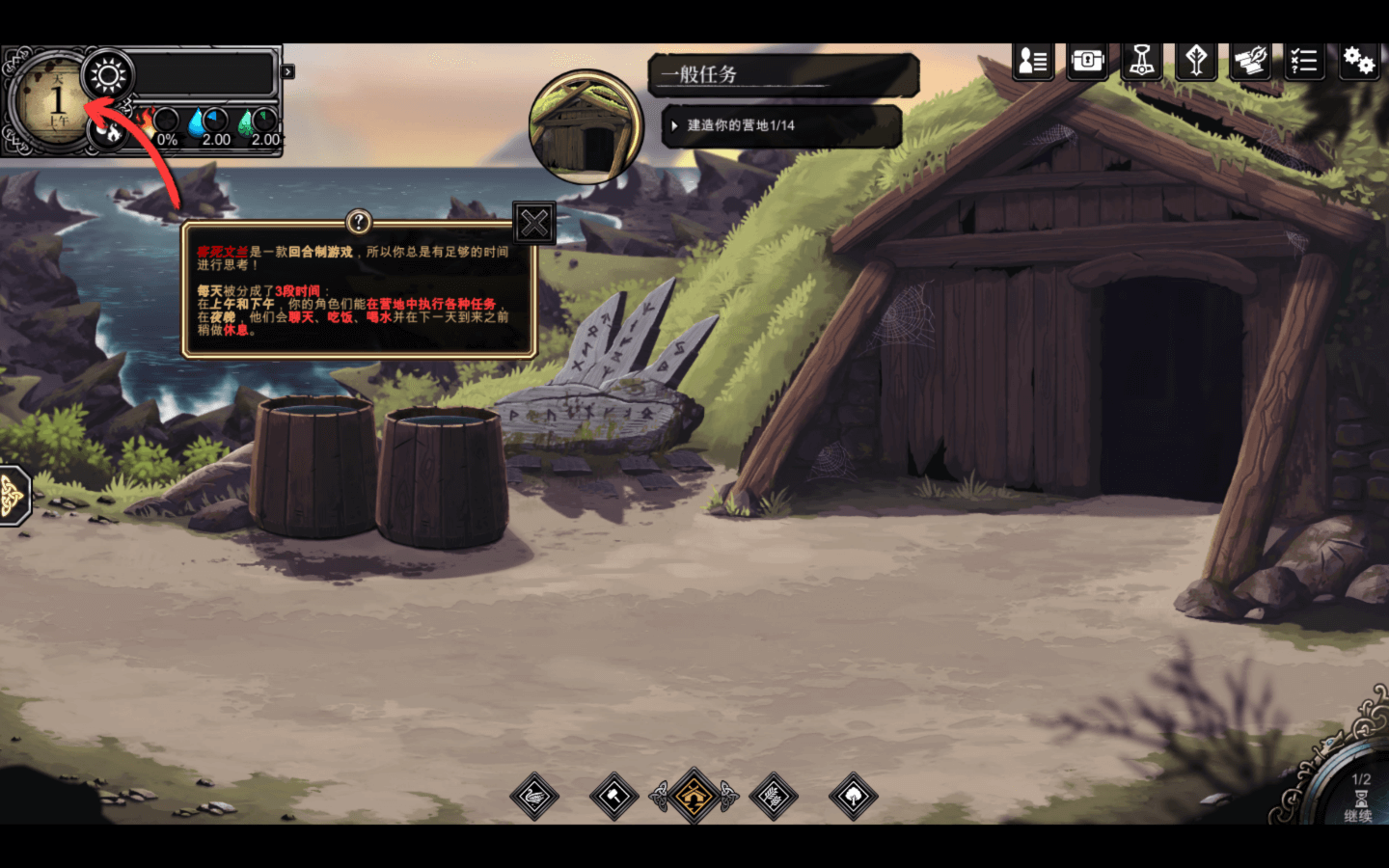Open the 一般任务 header banner
This screenshot has height=868, width=1389.
(781, 74)
